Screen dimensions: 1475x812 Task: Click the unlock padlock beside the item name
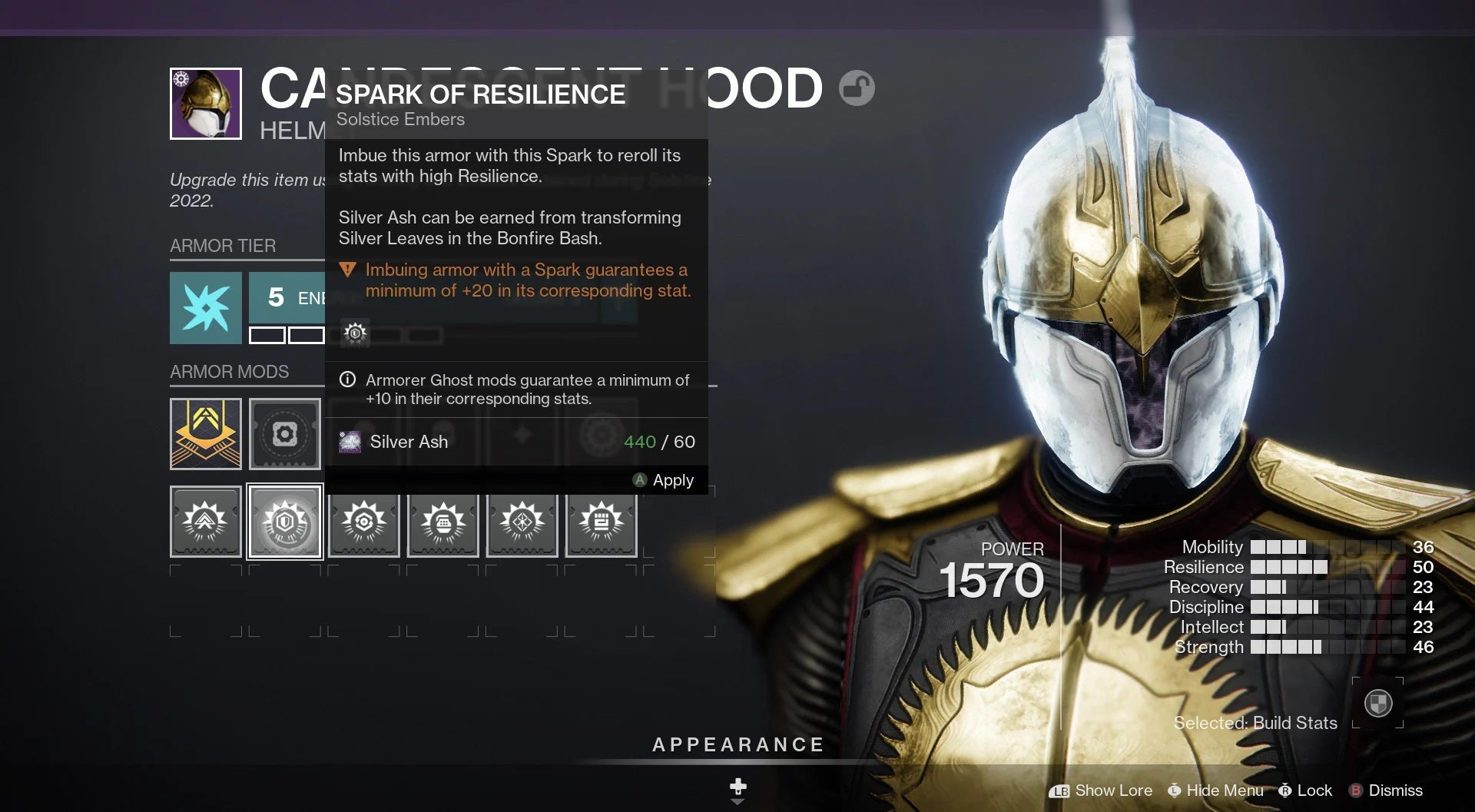tap(858, 88)
